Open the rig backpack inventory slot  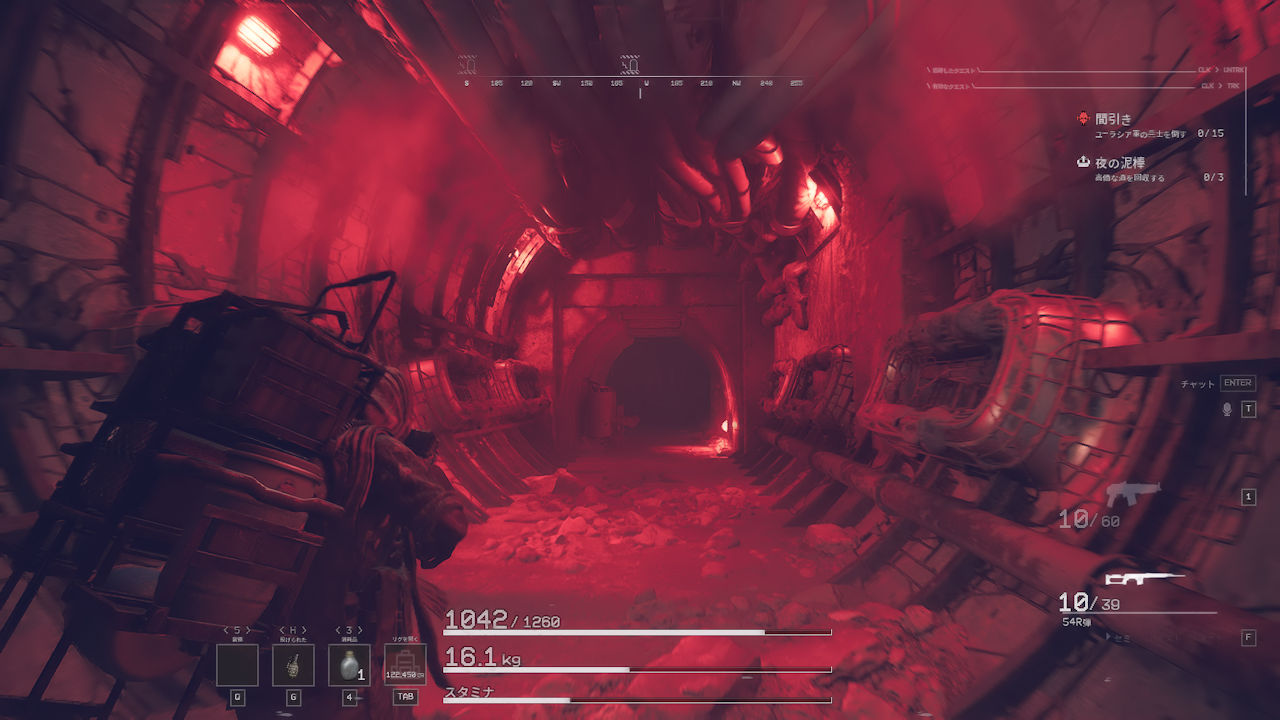coord(405,665)
